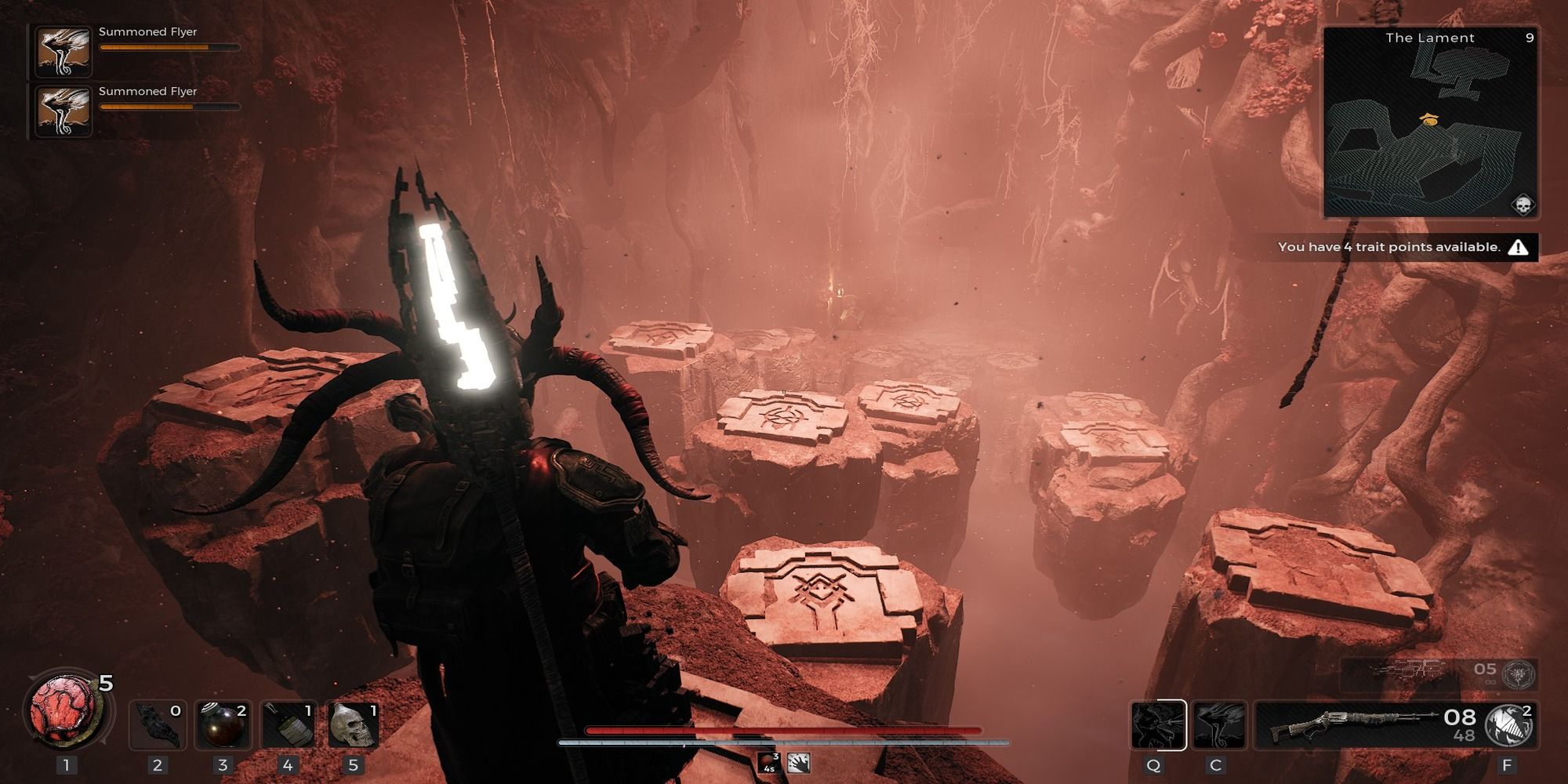
Task: Click the warning triangle beside the trait points message
Action: [1519, 247]
